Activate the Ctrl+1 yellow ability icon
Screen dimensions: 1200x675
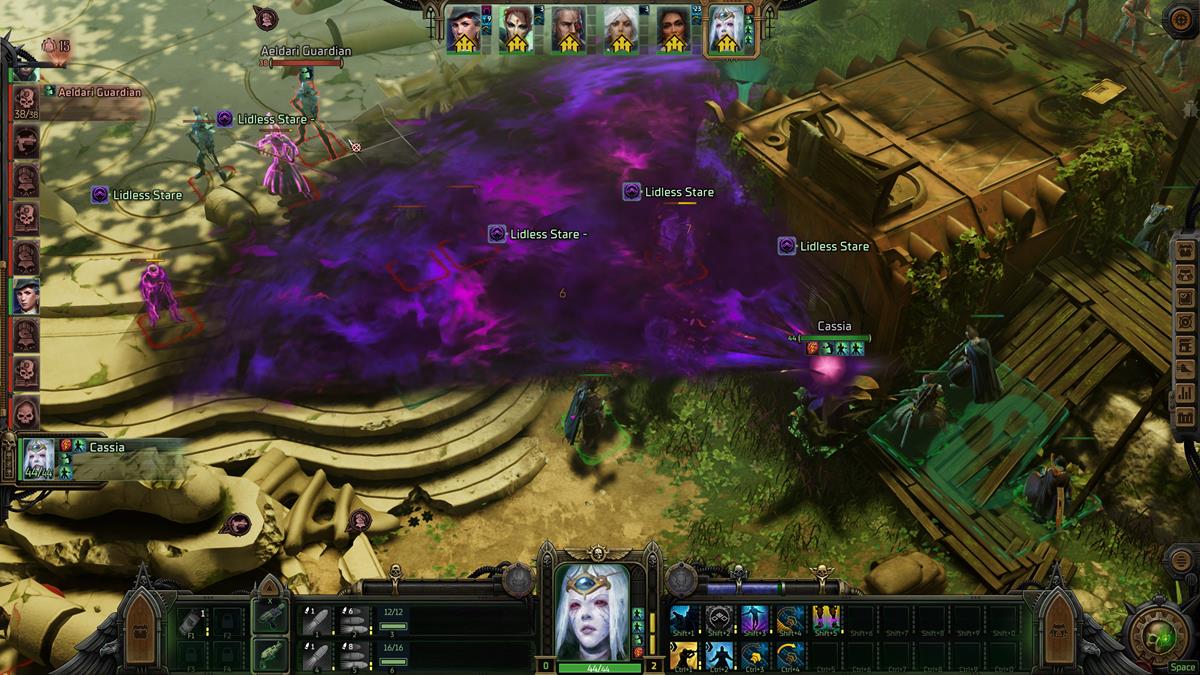coord(685,655)
